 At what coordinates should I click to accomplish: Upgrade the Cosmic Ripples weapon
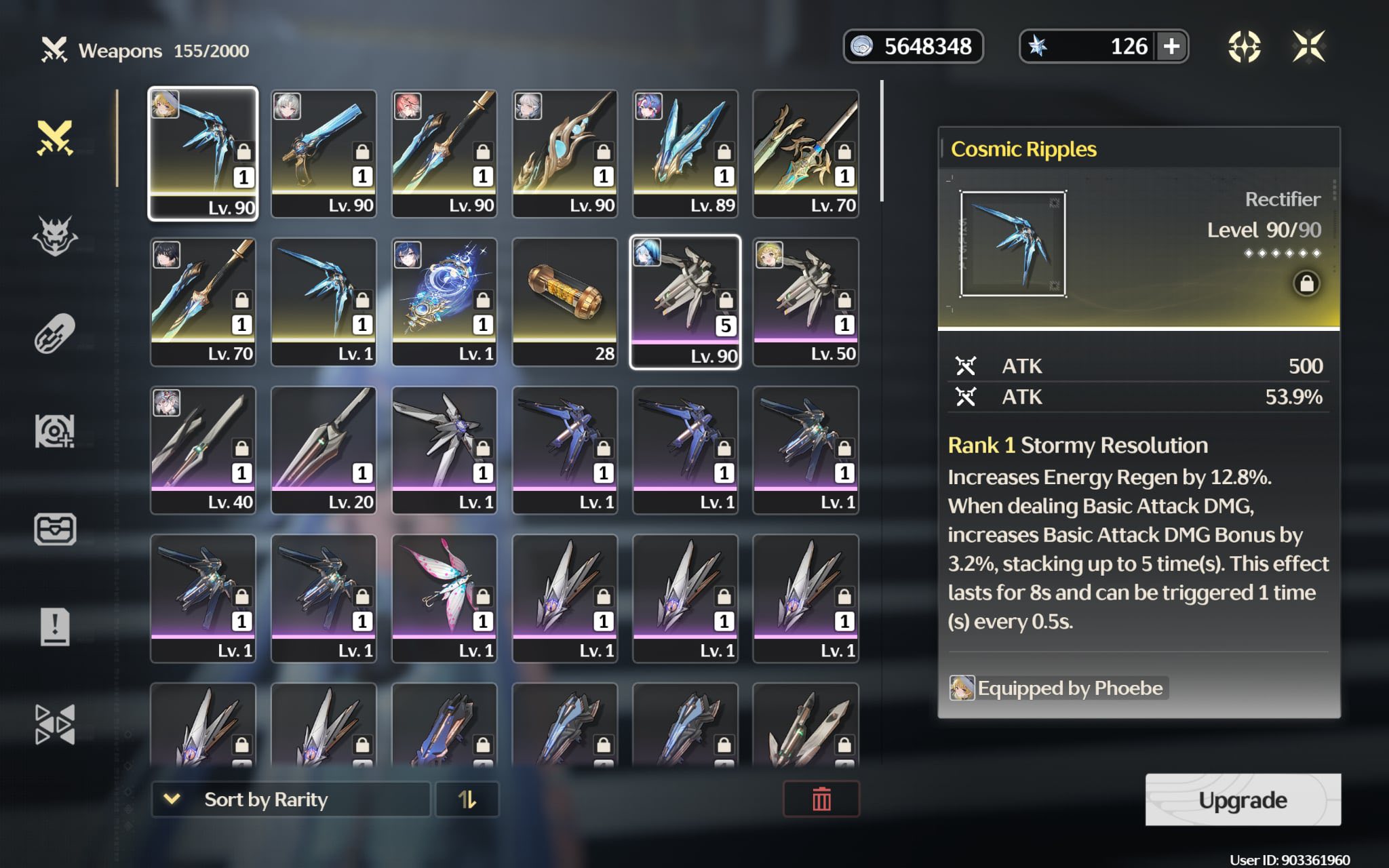pyautogui.click(x=1243, y=800)
